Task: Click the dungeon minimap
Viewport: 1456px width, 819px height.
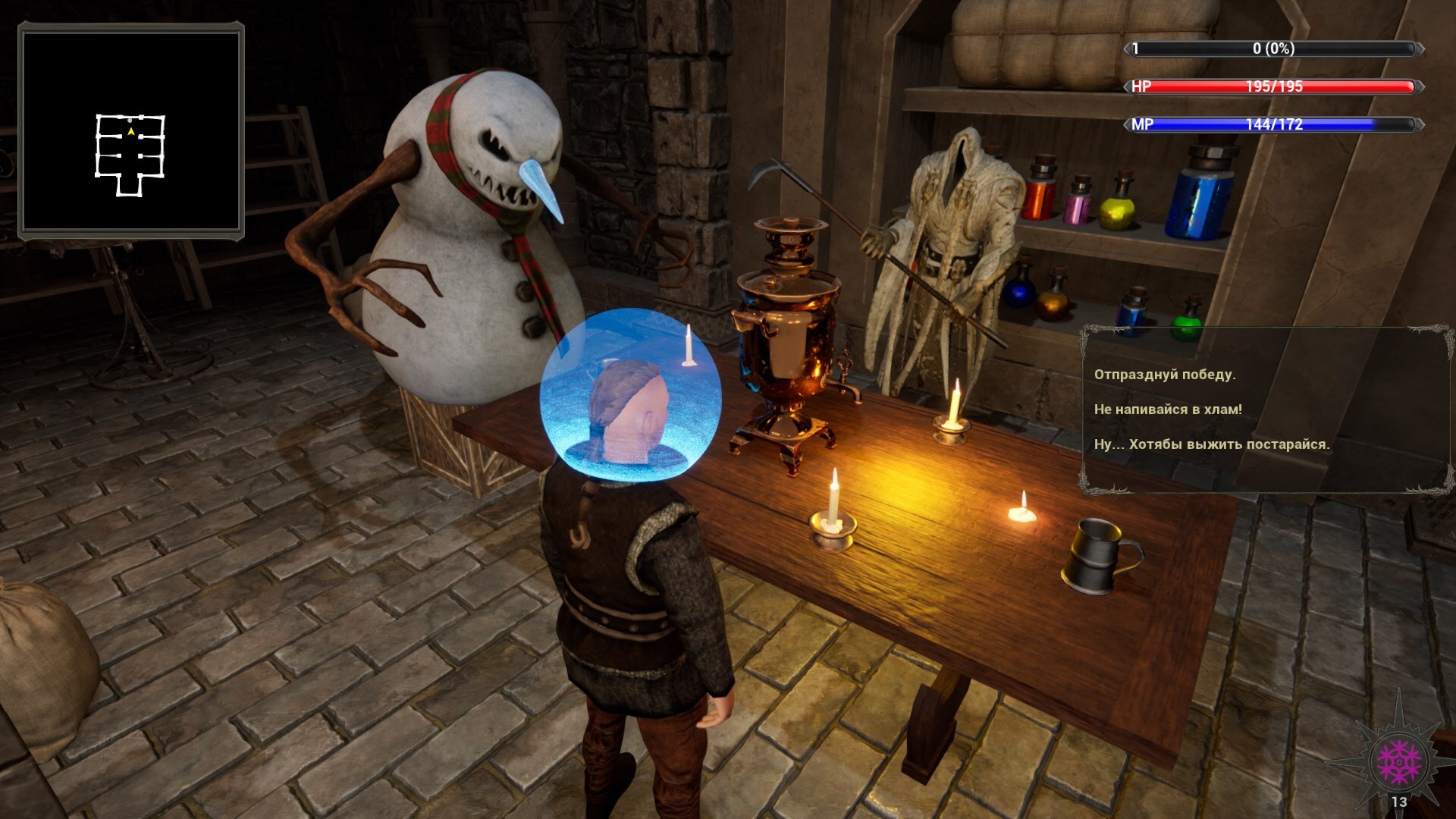Action: (x=131, y=131)
